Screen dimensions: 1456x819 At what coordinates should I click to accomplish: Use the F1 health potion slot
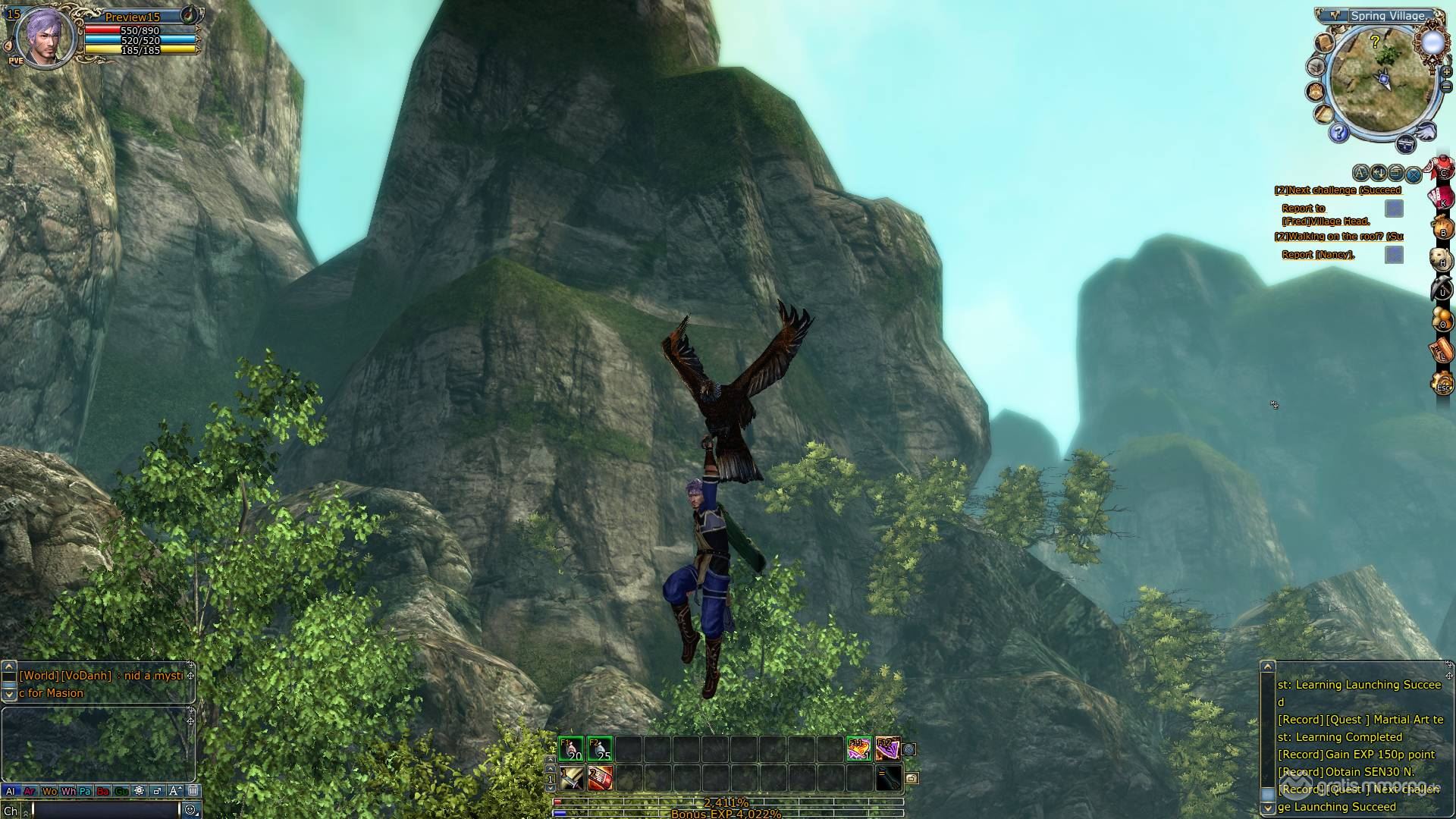pyautogui.click(x=571, y=749)
